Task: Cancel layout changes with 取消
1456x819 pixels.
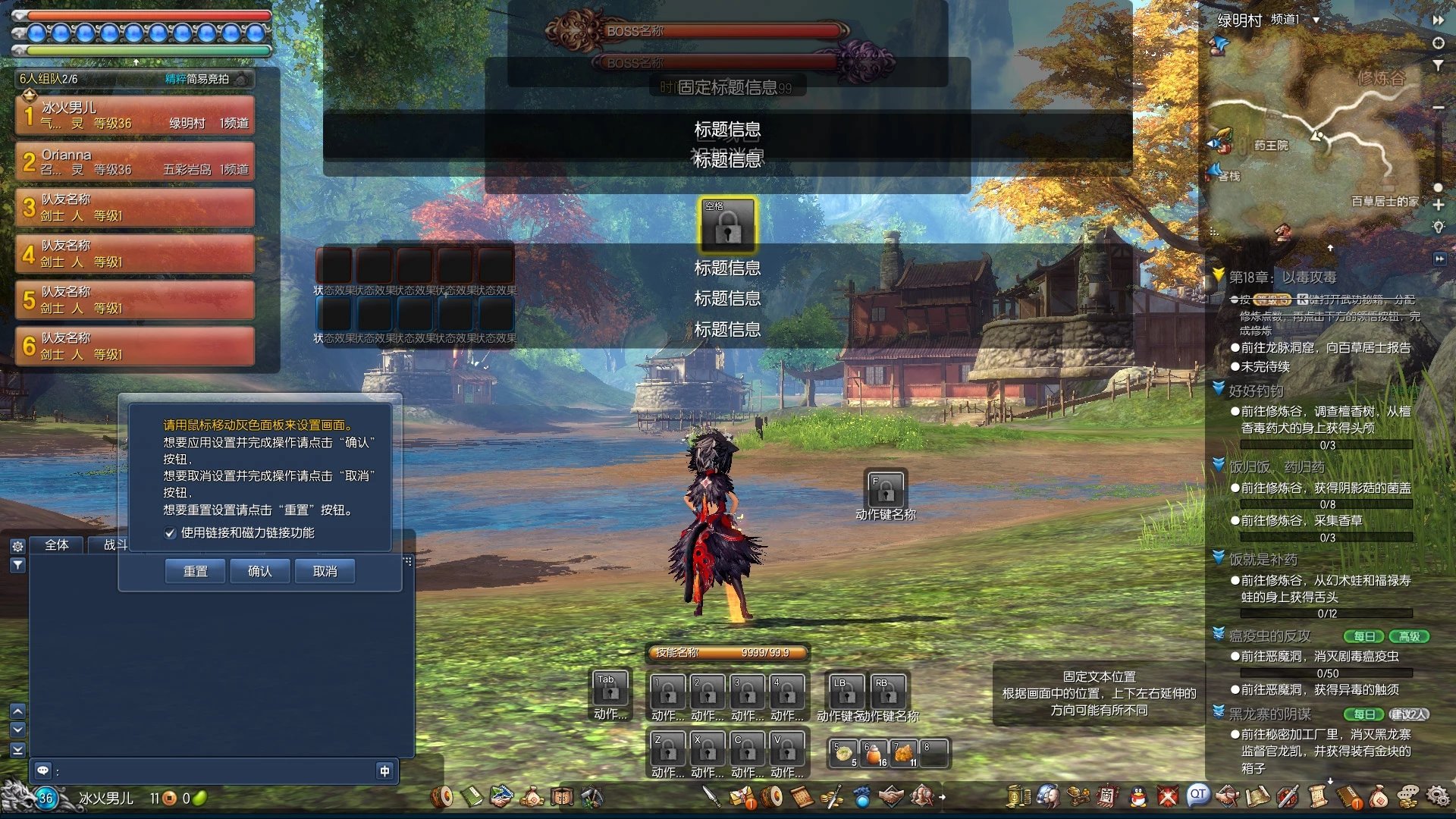Action: pyautogui.click(x=325, y=571)
